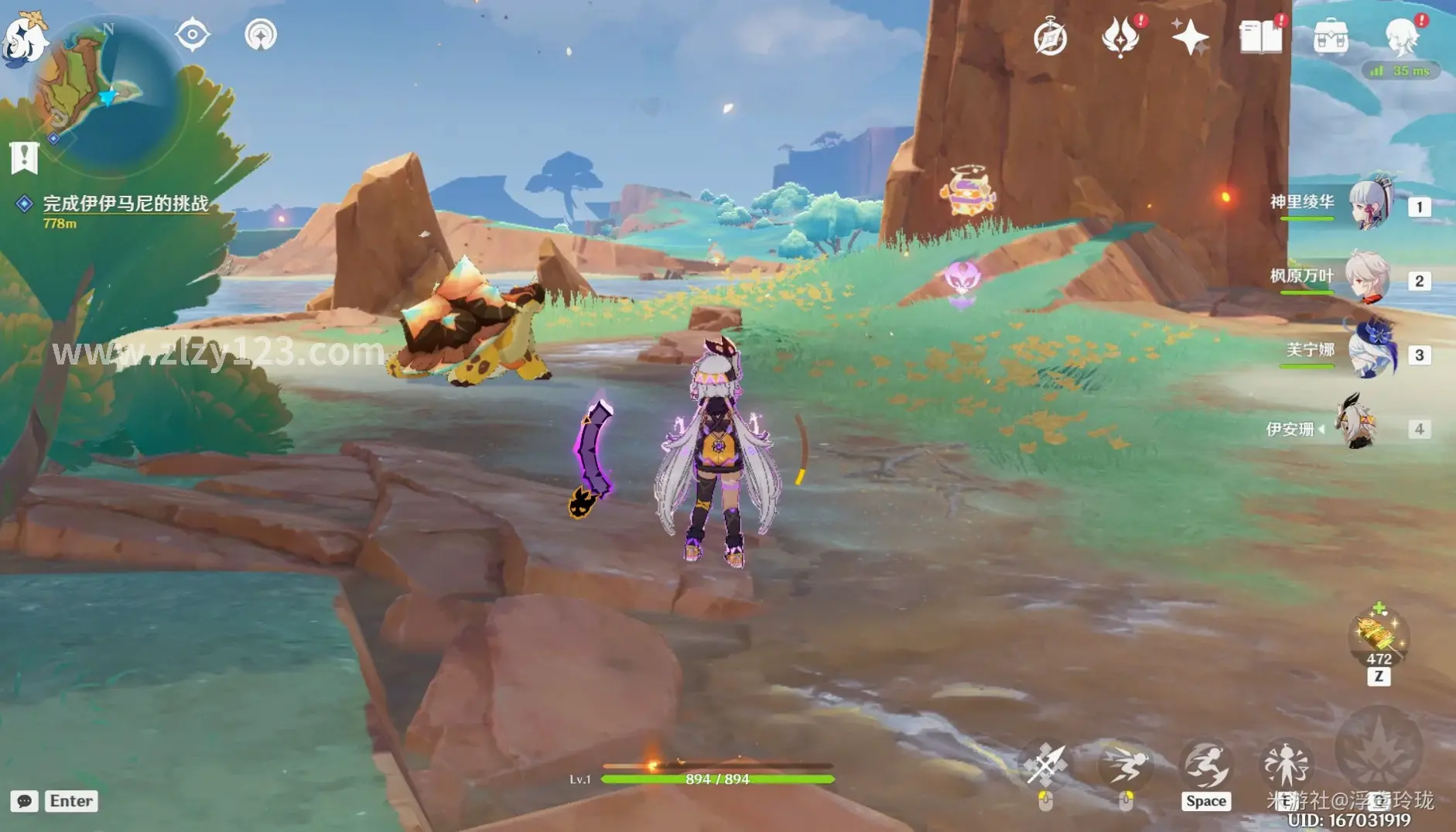Image resolution: width=1456 pixels, height=832 pixels.
Task: Switch to party member 枫原万叶
Action: [x=1368, y=278]
